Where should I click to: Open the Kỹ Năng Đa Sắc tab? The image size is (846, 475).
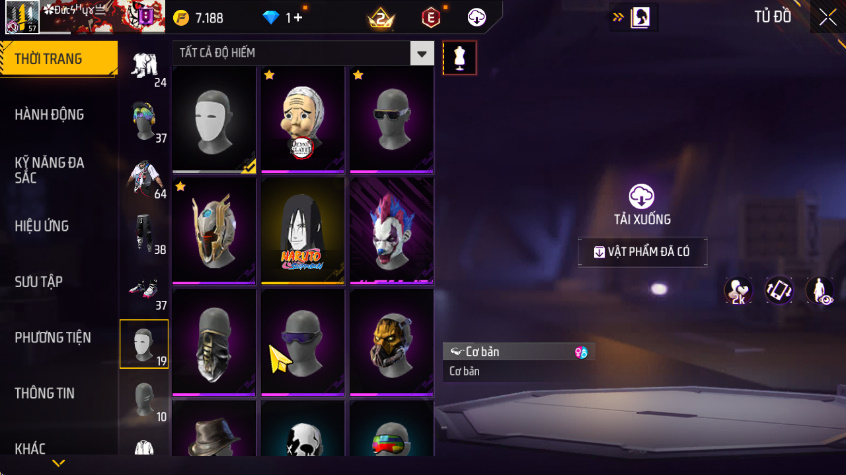(50, 169)
